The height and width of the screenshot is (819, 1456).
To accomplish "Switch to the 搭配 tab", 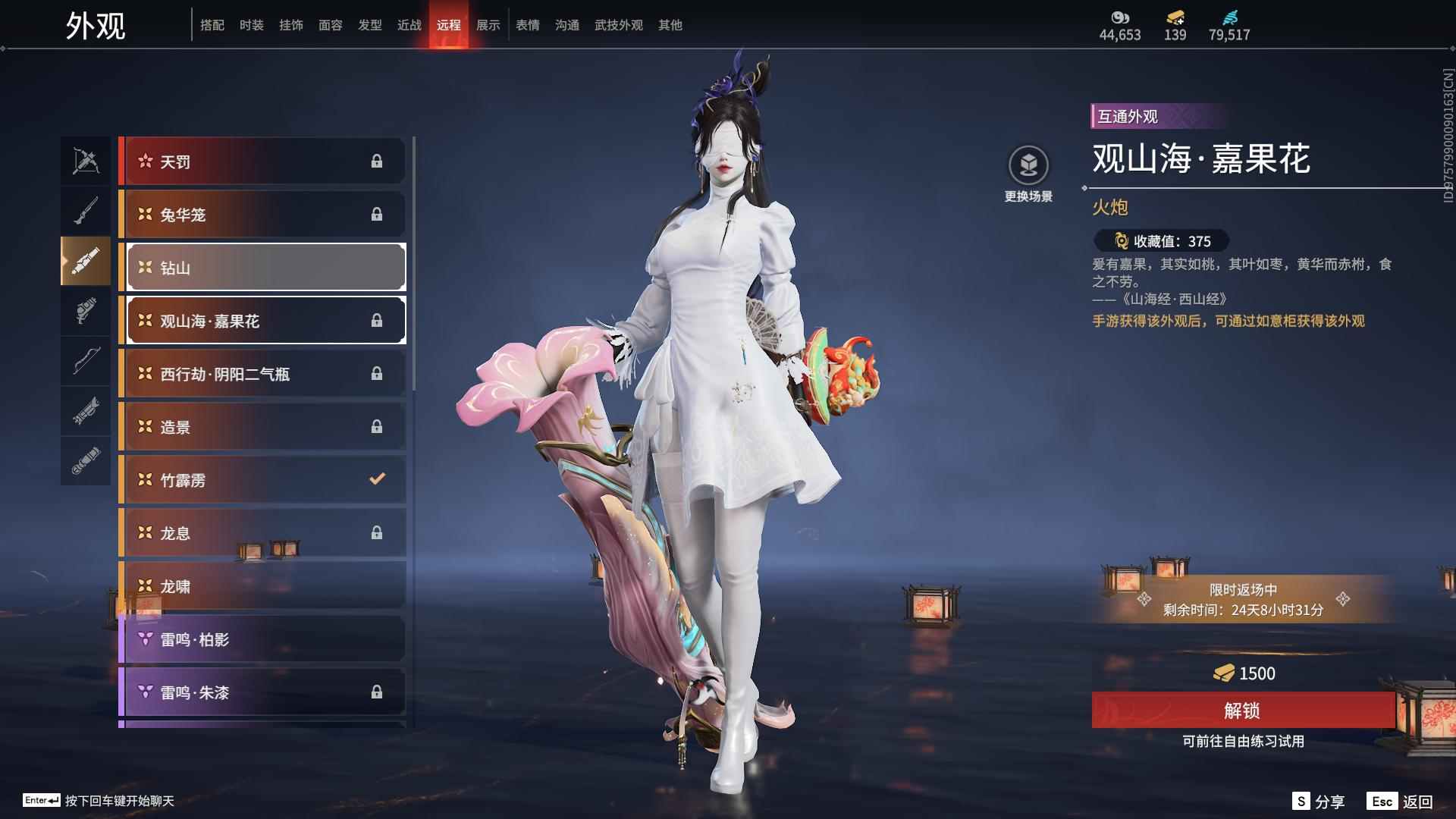I will pyautogui.click(x=212, y=25).
